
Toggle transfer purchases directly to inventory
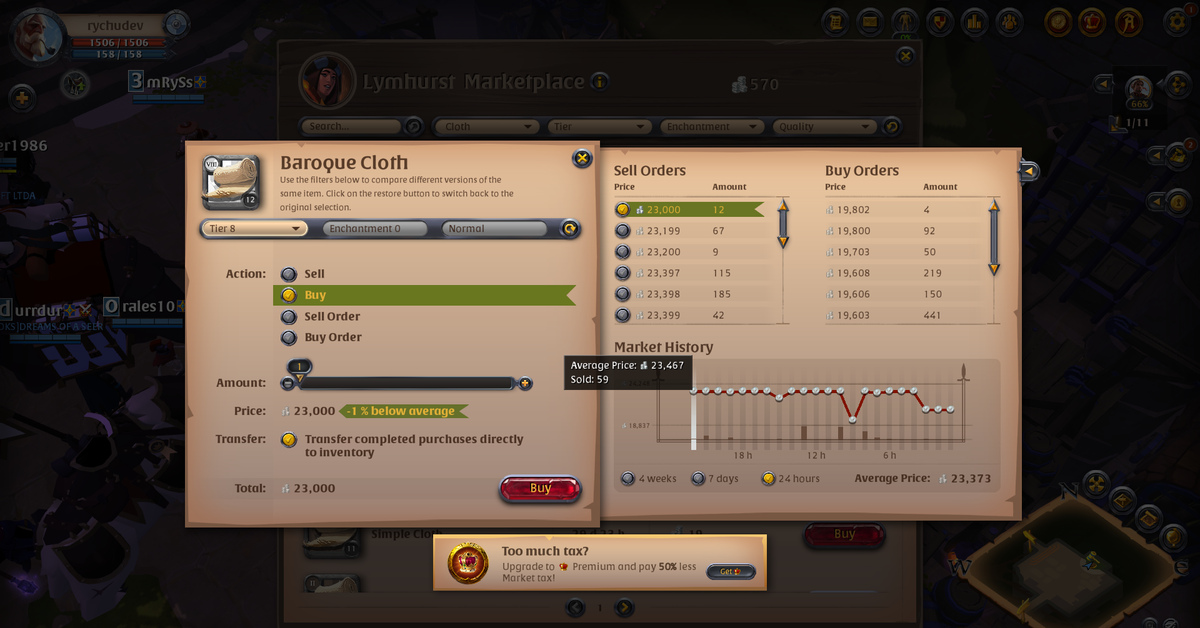tap(289, 440)
